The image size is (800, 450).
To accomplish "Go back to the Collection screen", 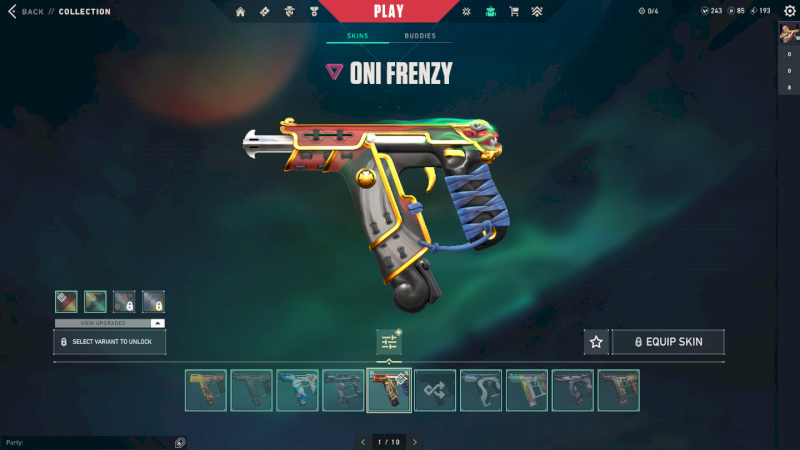I will (x=28, y=12).
